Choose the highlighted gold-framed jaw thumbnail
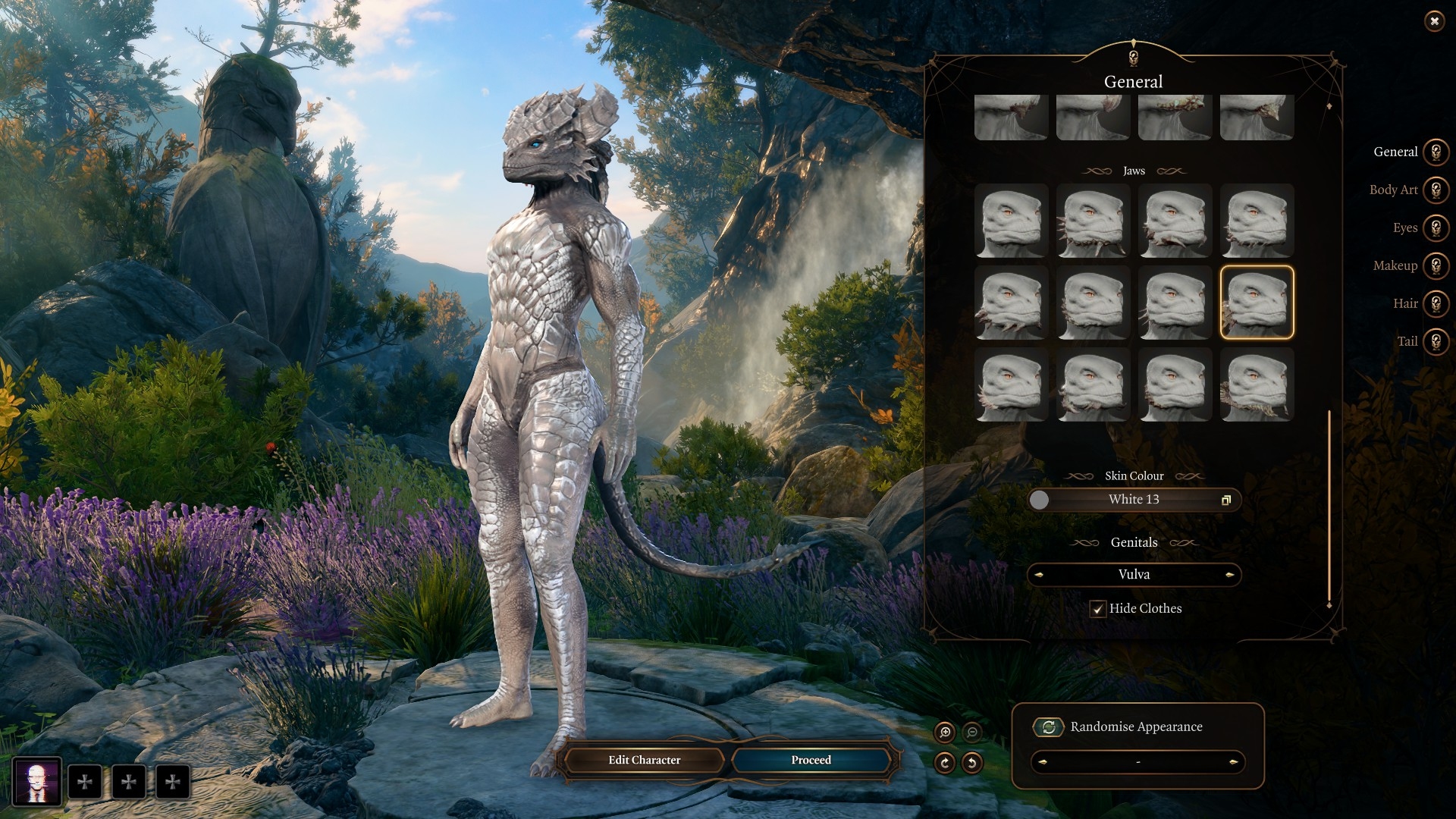1456x819 pixels. click(1257, 303)
